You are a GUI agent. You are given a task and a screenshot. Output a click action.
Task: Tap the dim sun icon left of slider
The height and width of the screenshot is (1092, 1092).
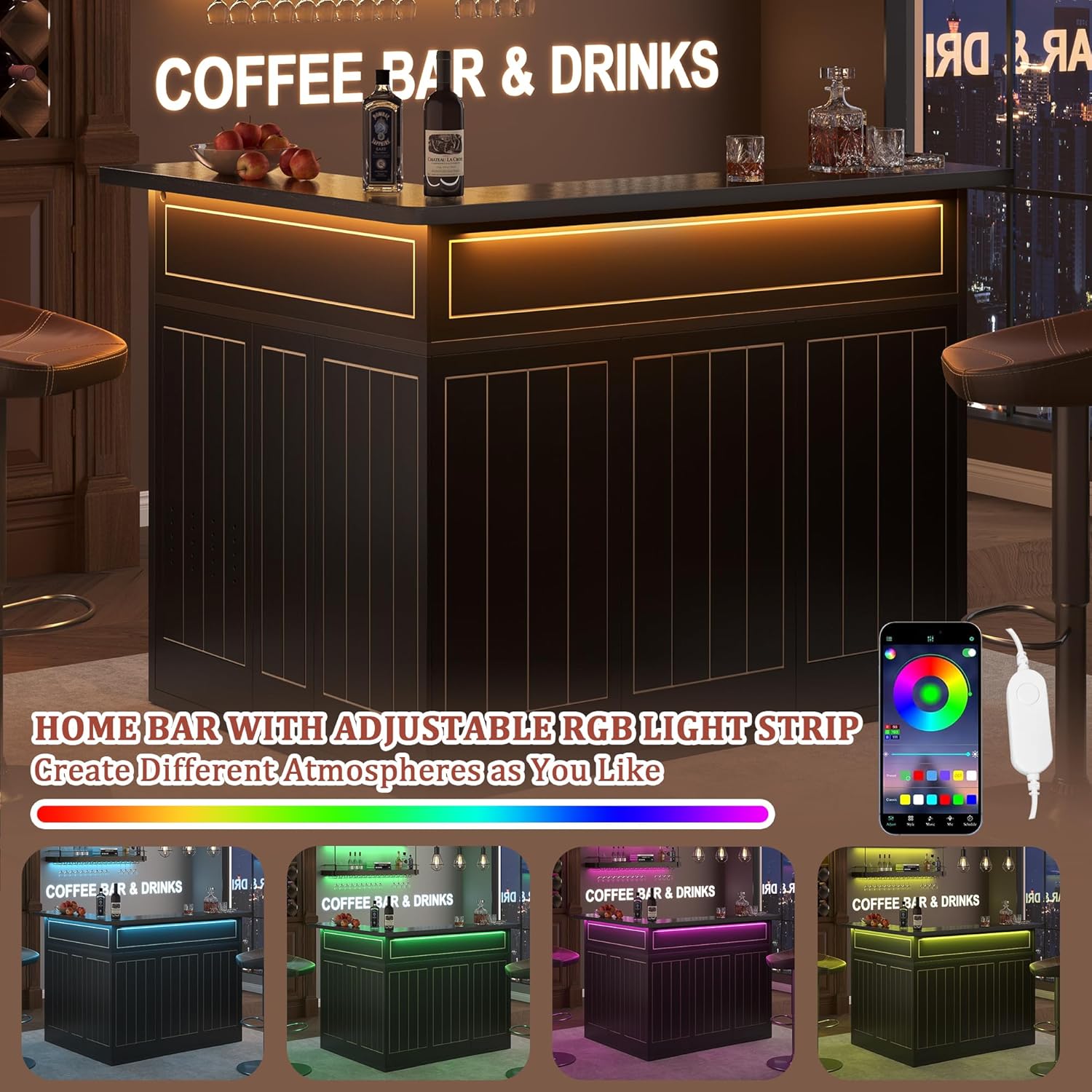tap(886, 755)
